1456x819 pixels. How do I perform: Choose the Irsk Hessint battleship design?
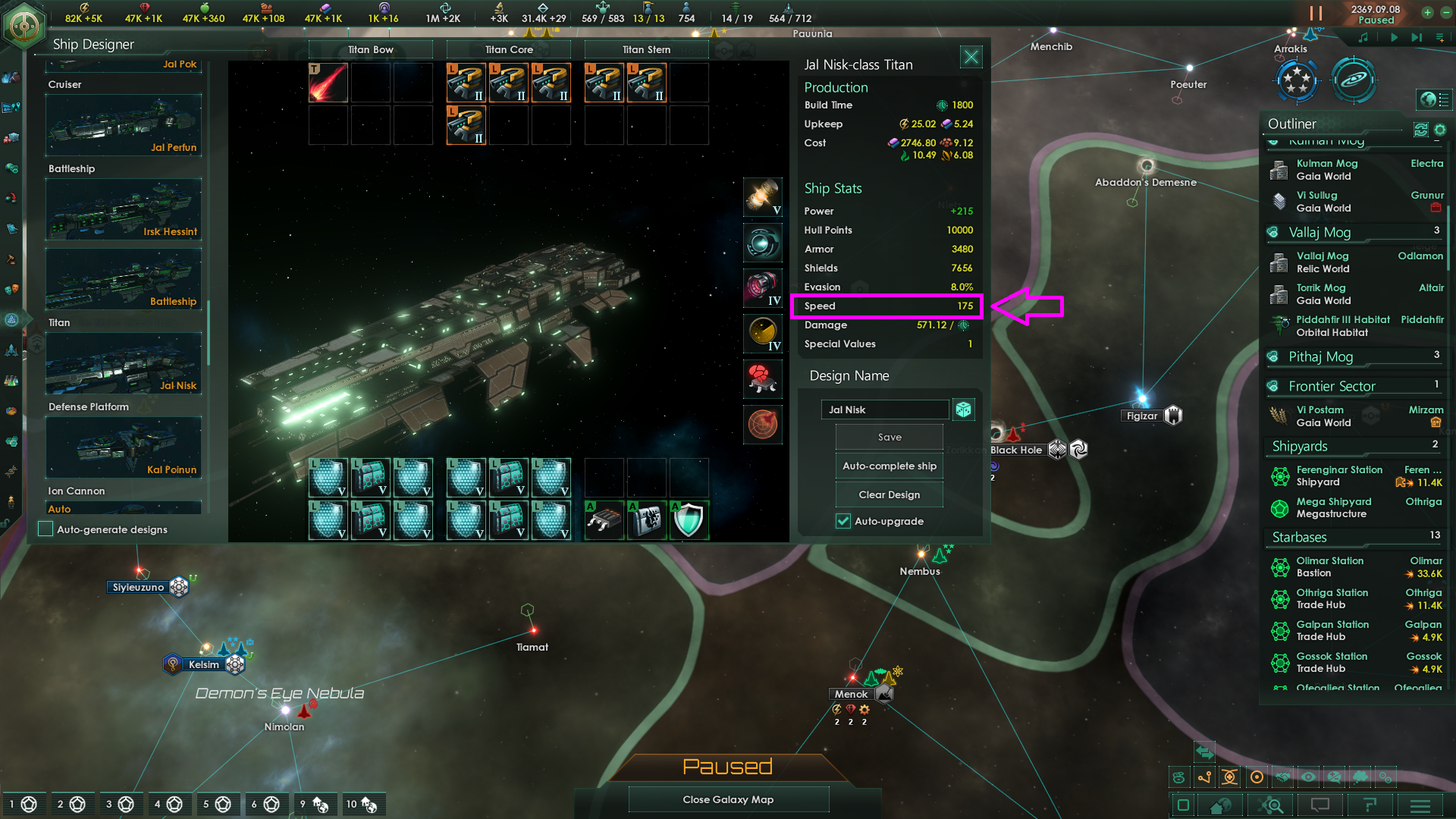click(124, 209)
